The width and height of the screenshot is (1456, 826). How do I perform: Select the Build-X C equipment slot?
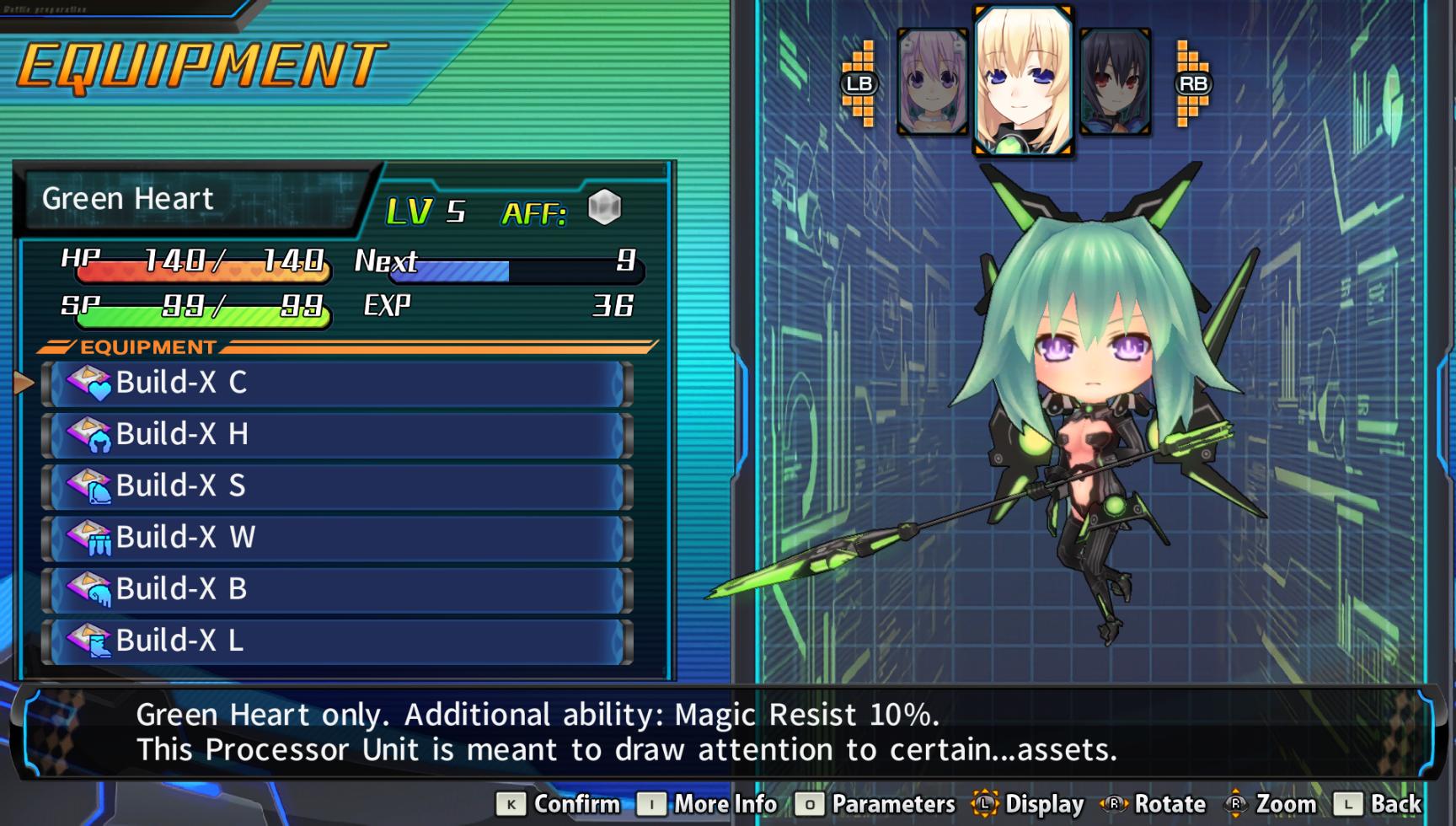click(337, 383)
